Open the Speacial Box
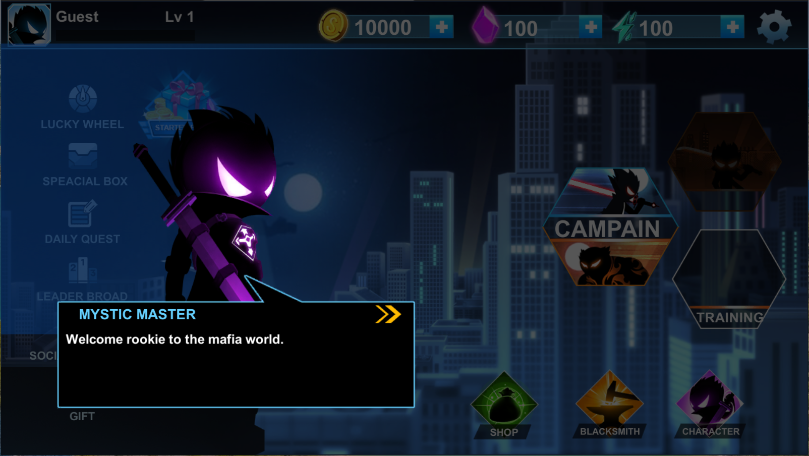The width and height of the screenshot is (809, 456). tap(84, 164)
